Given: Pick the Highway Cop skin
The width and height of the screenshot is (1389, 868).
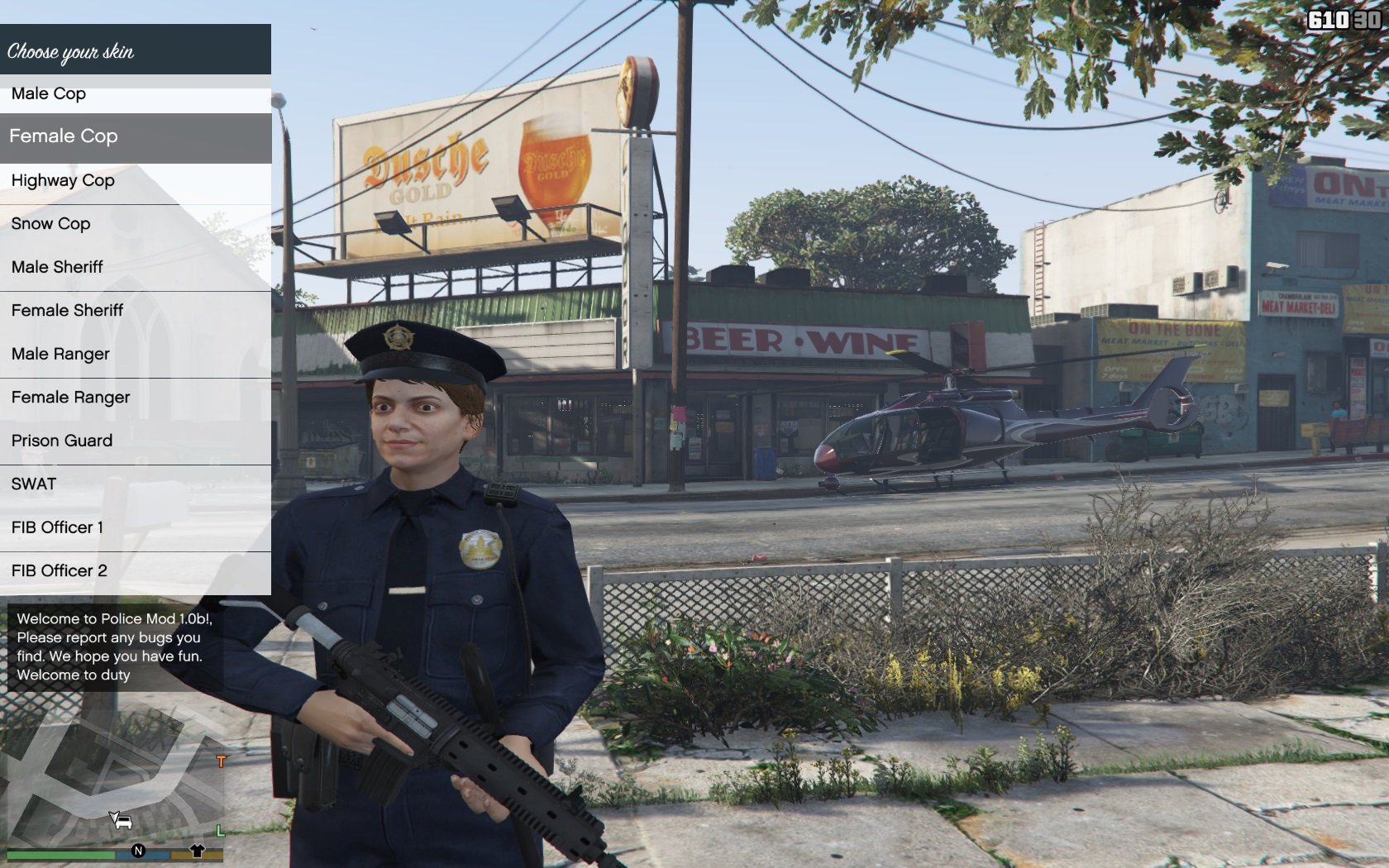Looking at the screenshot, I should click(135, 181).
